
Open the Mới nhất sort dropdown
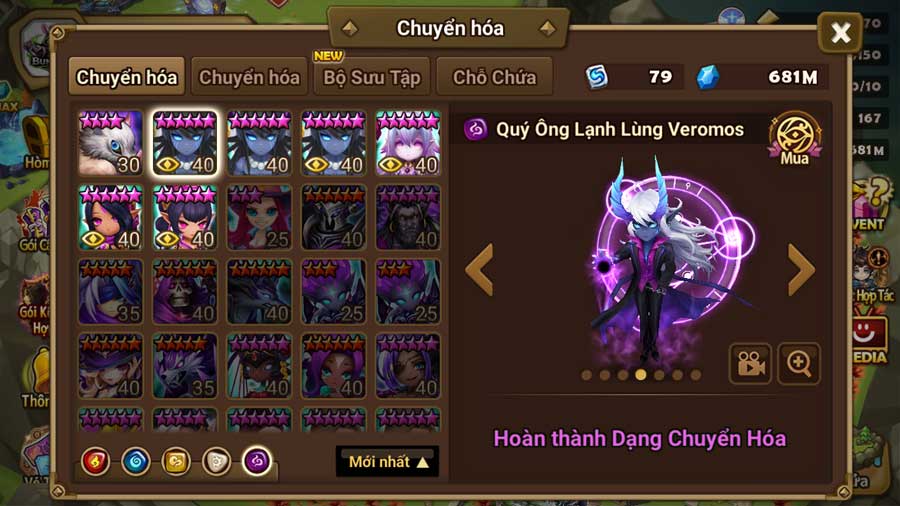coord(388,462)
